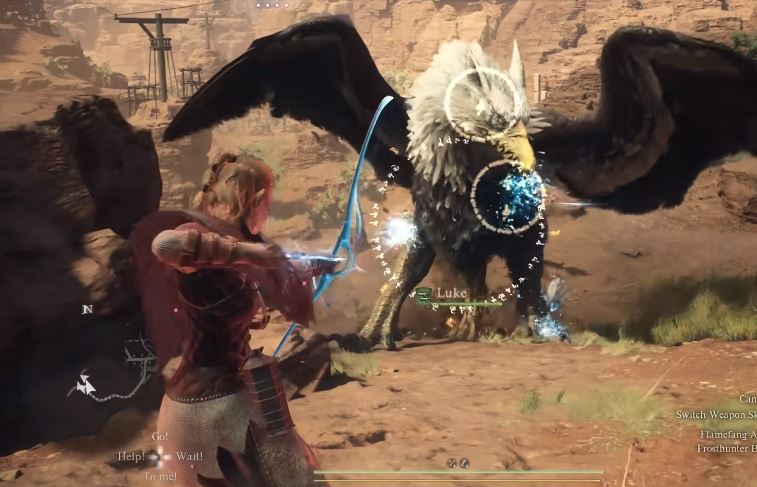Viewport: 757px width, 487px height.
Task: Activate the Frosthunter Bolt skill
Action: 726,449
